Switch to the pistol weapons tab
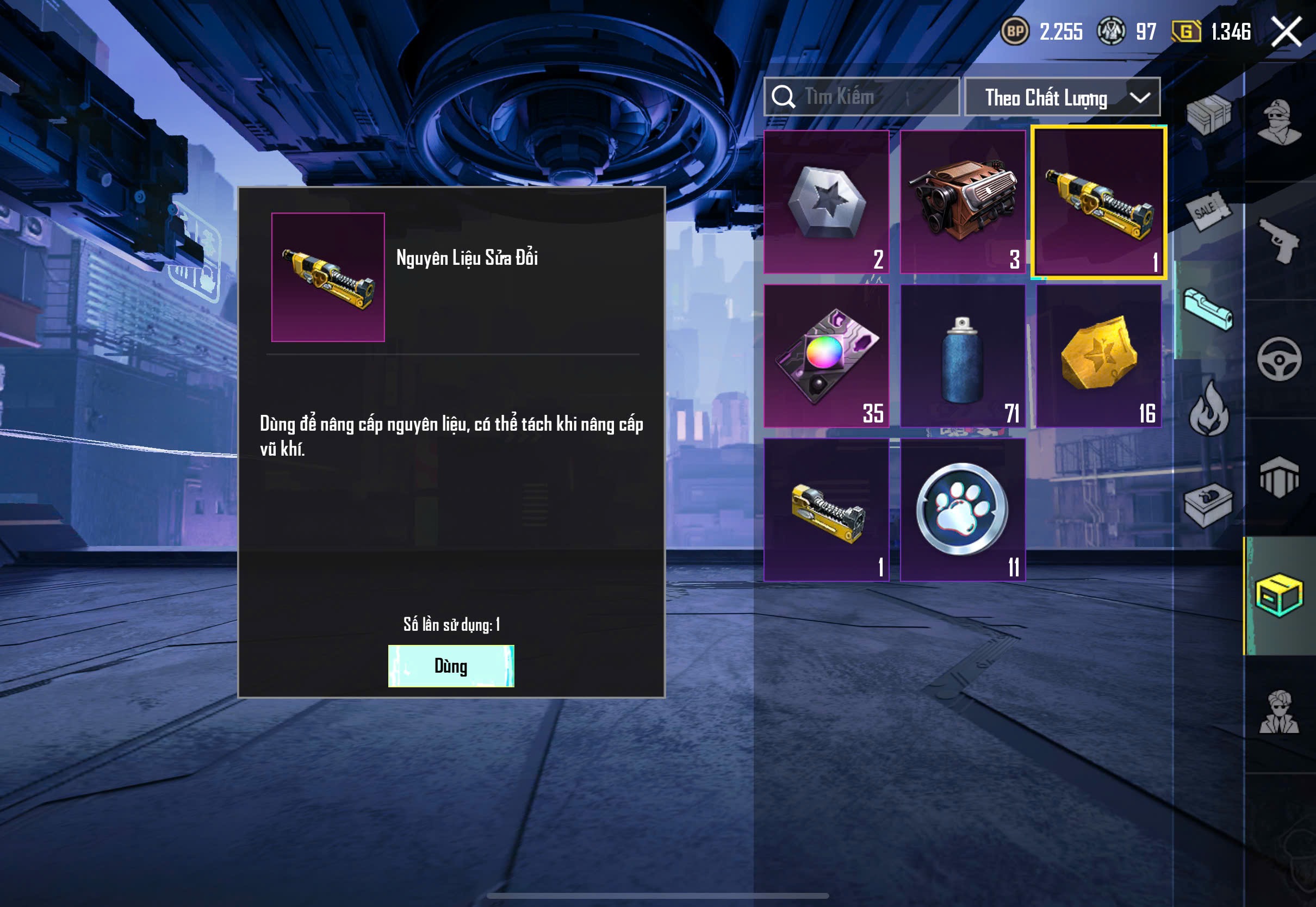 point(1279,240)
